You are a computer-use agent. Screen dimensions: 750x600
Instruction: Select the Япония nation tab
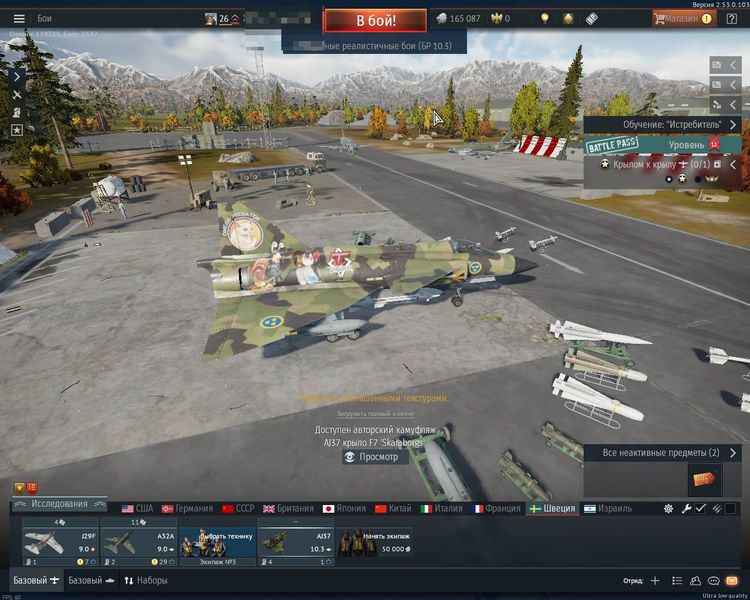pos(343,508)
